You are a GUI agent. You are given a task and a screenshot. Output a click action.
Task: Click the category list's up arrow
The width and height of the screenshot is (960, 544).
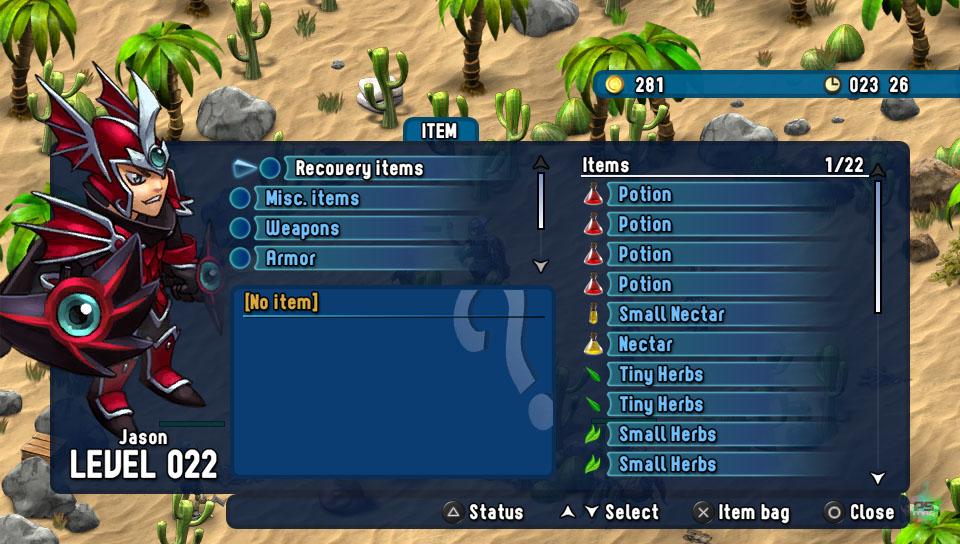coord(541,162)
